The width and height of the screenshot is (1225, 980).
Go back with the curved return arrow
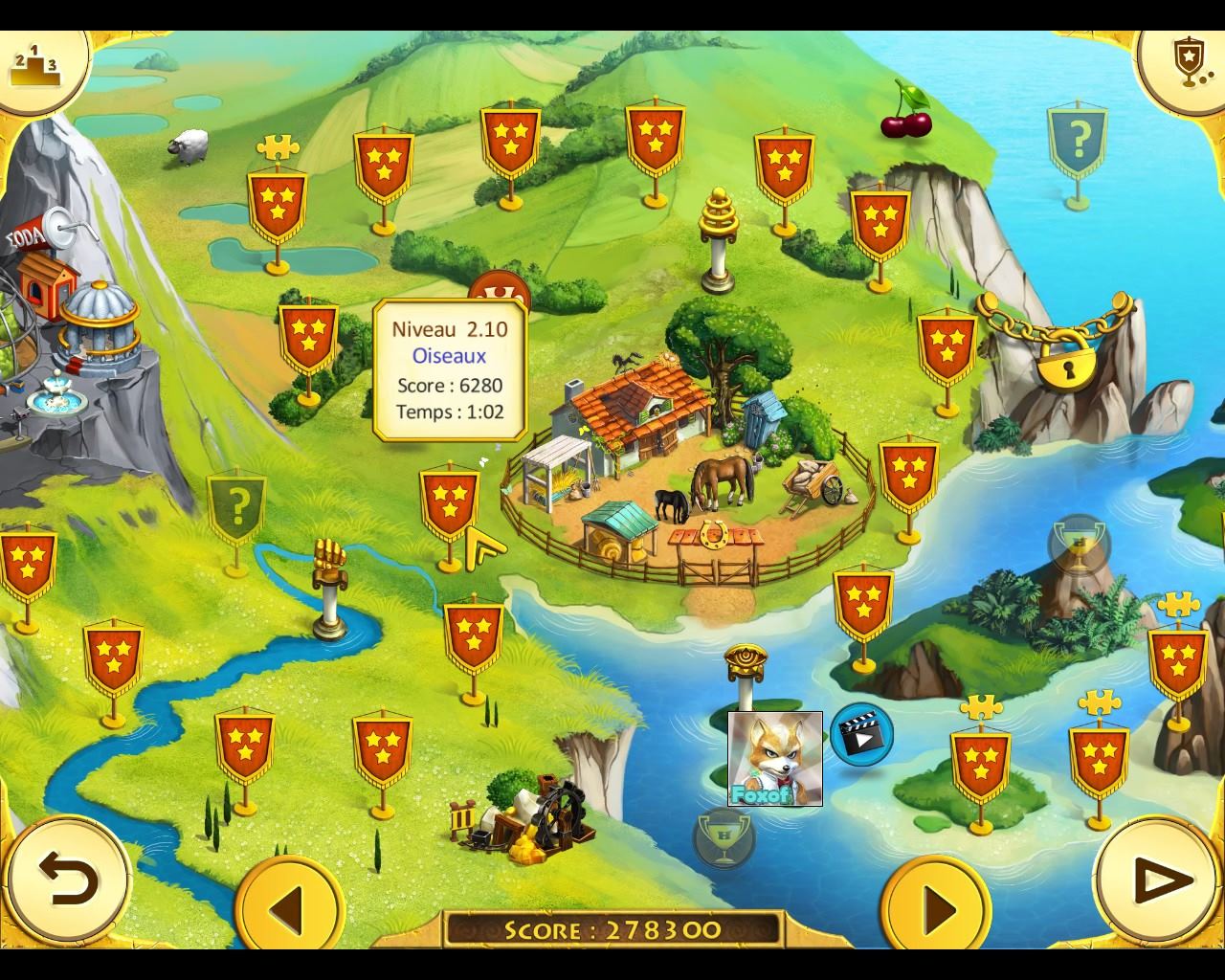click(67, 879)
